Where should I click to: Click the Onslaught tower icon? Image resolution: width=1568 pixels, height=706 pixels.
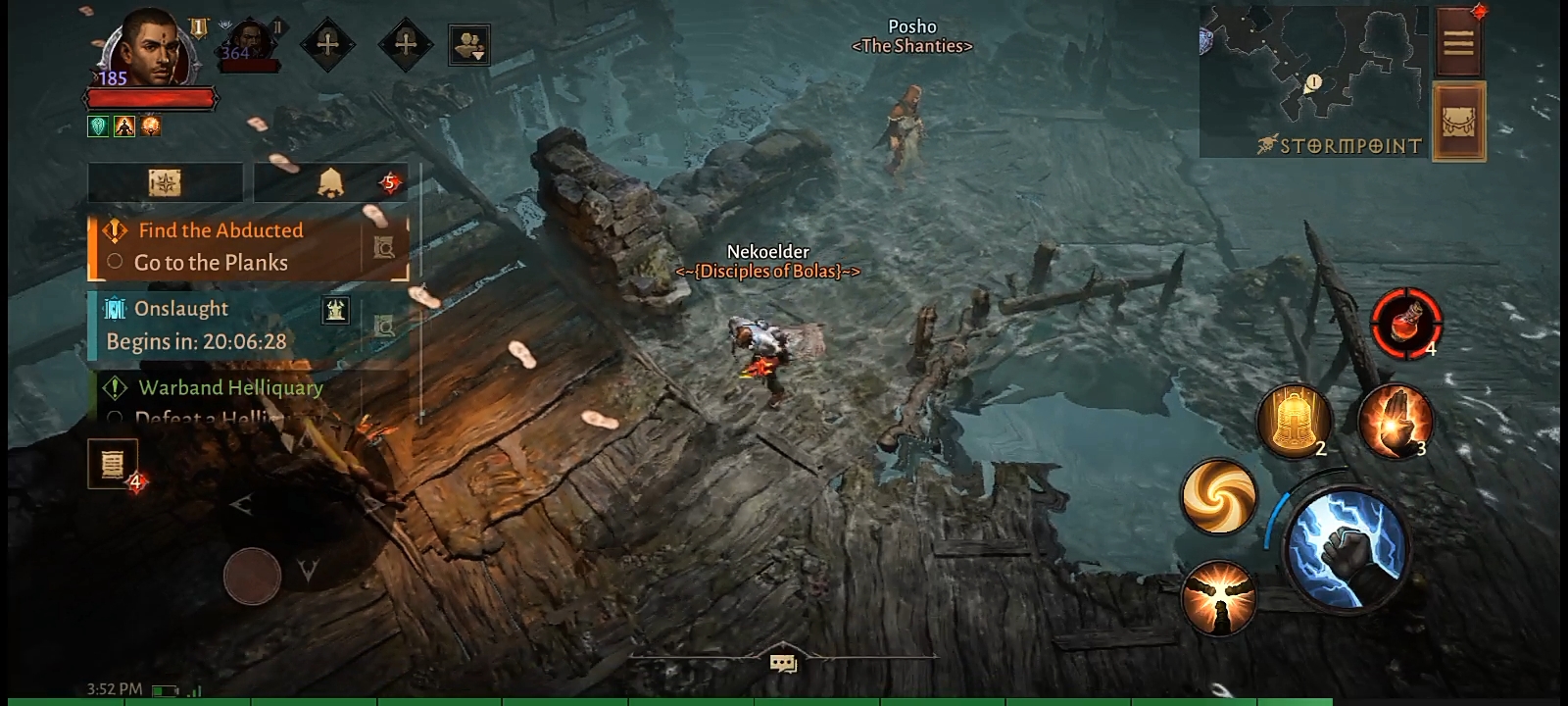coord(336,311)
